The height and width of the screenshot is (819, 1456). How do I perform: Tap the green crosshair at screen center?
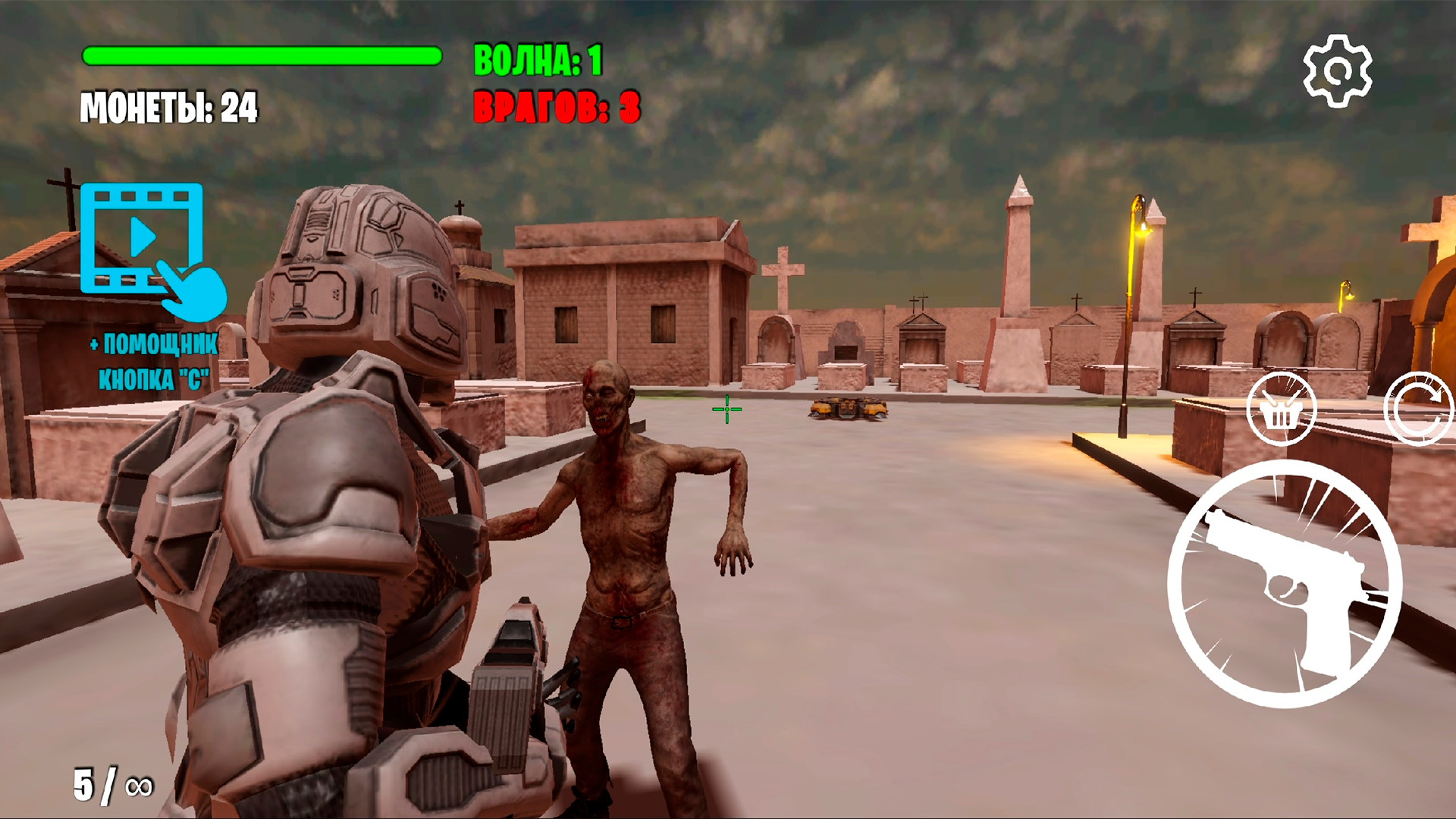pos(726,409)
